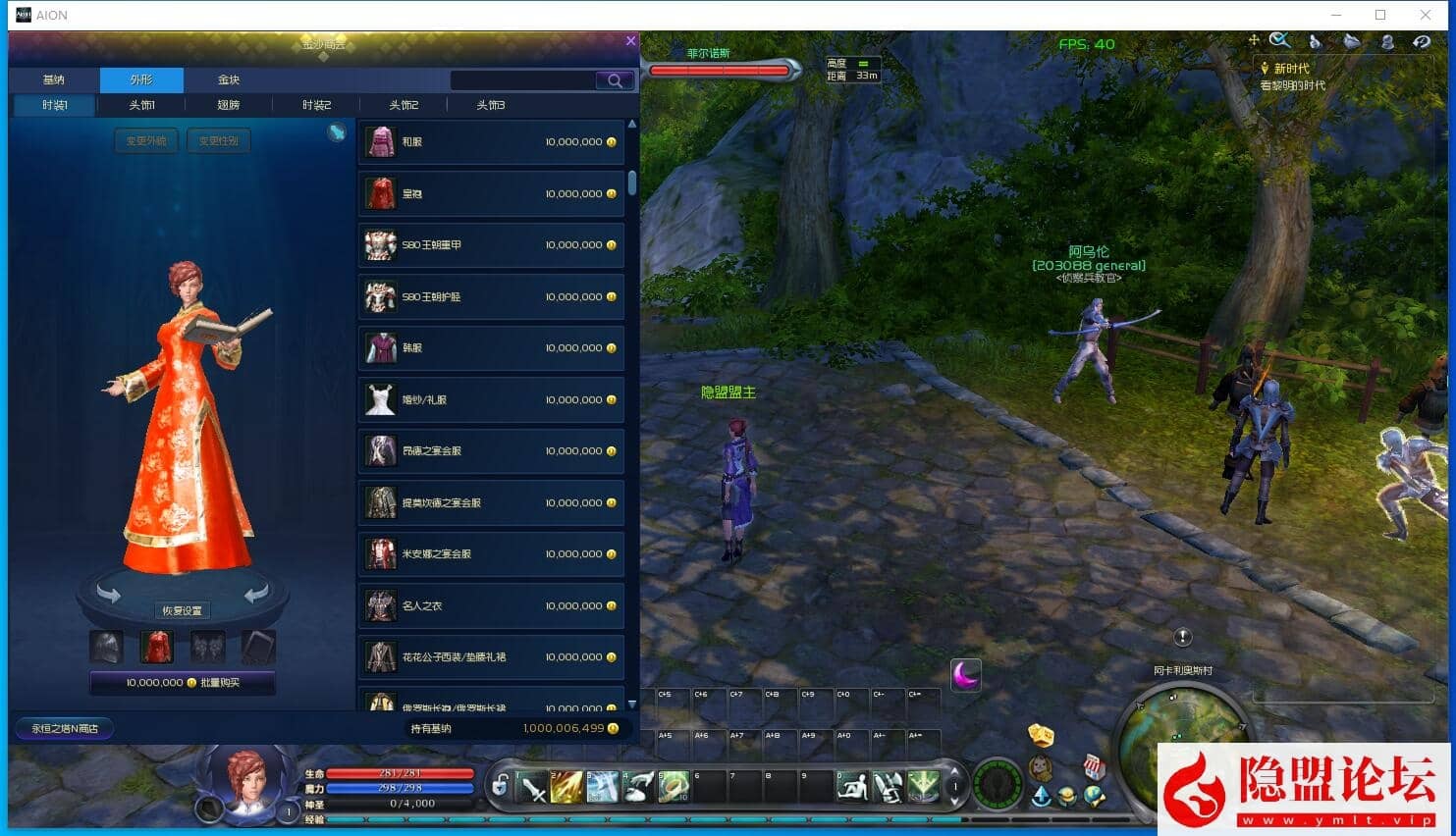Select the 和服 kimono item row
Viewport: 1456px width, 836px height.
click(491, 142)
